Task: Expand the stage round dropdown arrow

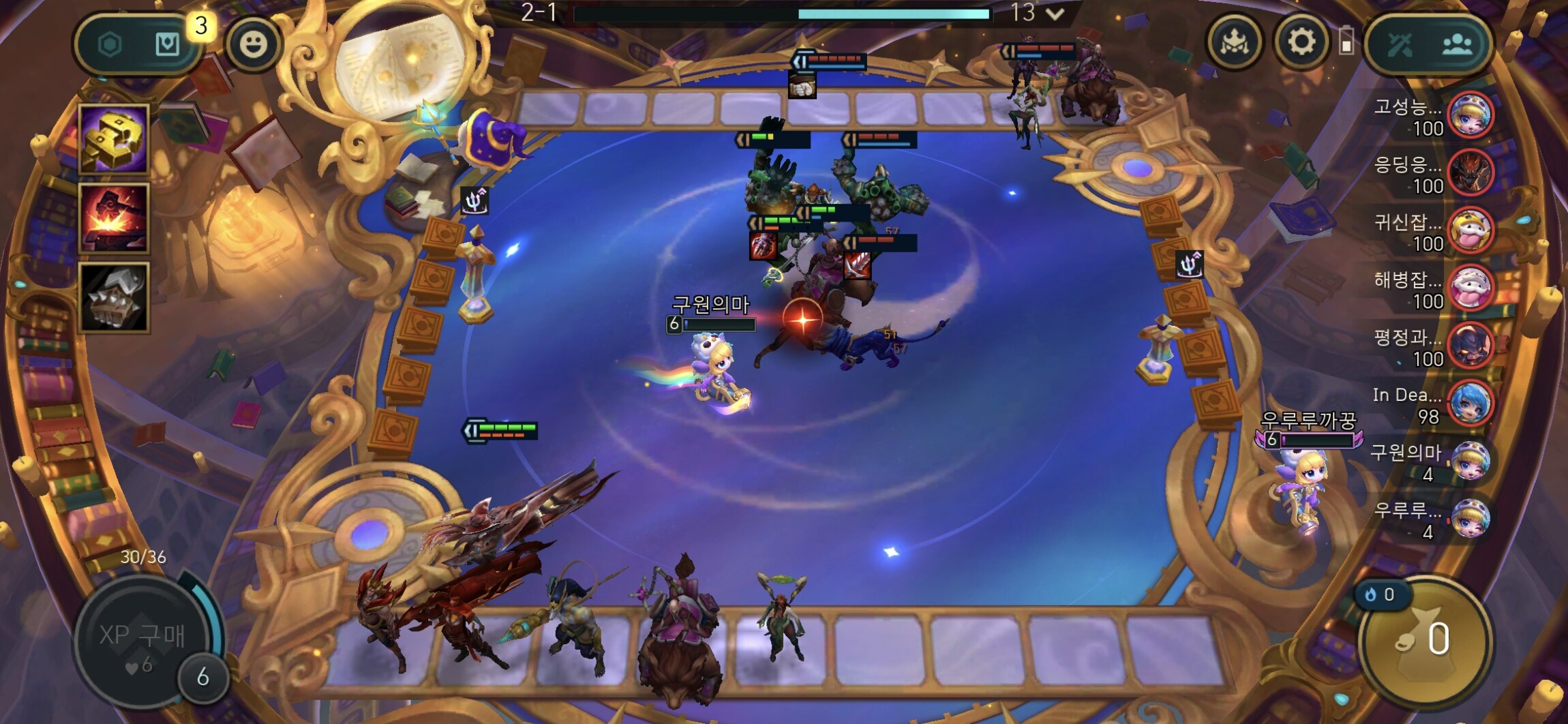Action: click(1055, 13)
